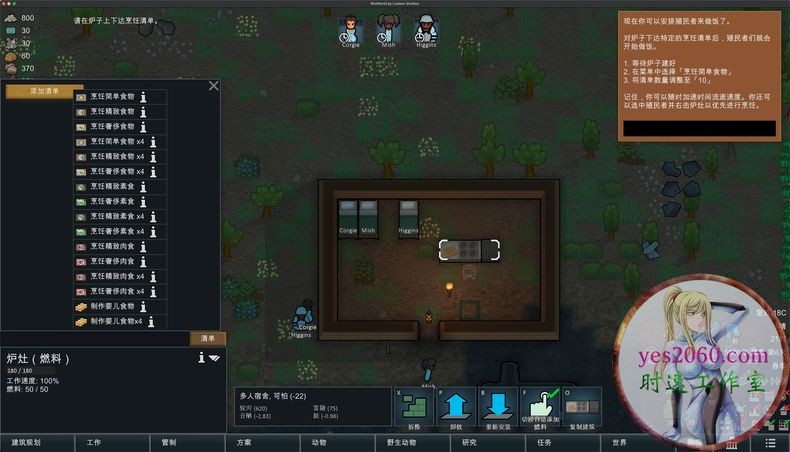Screen dimensions: 790x452
Task: Click the 添加清单 (add bill) button
Action: (x=44, y=91)
